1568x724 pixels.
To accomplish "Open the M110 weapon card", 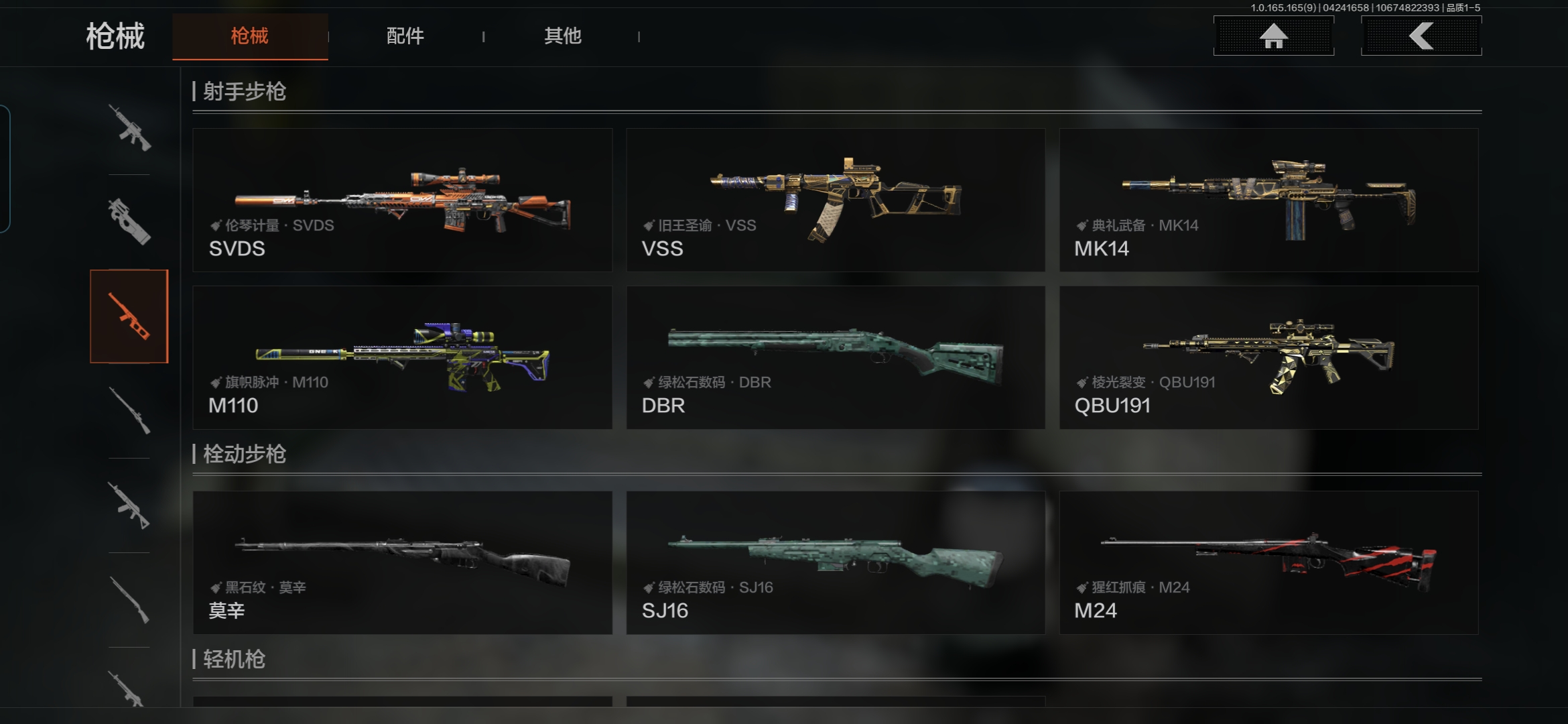I will tap(402, 357).
